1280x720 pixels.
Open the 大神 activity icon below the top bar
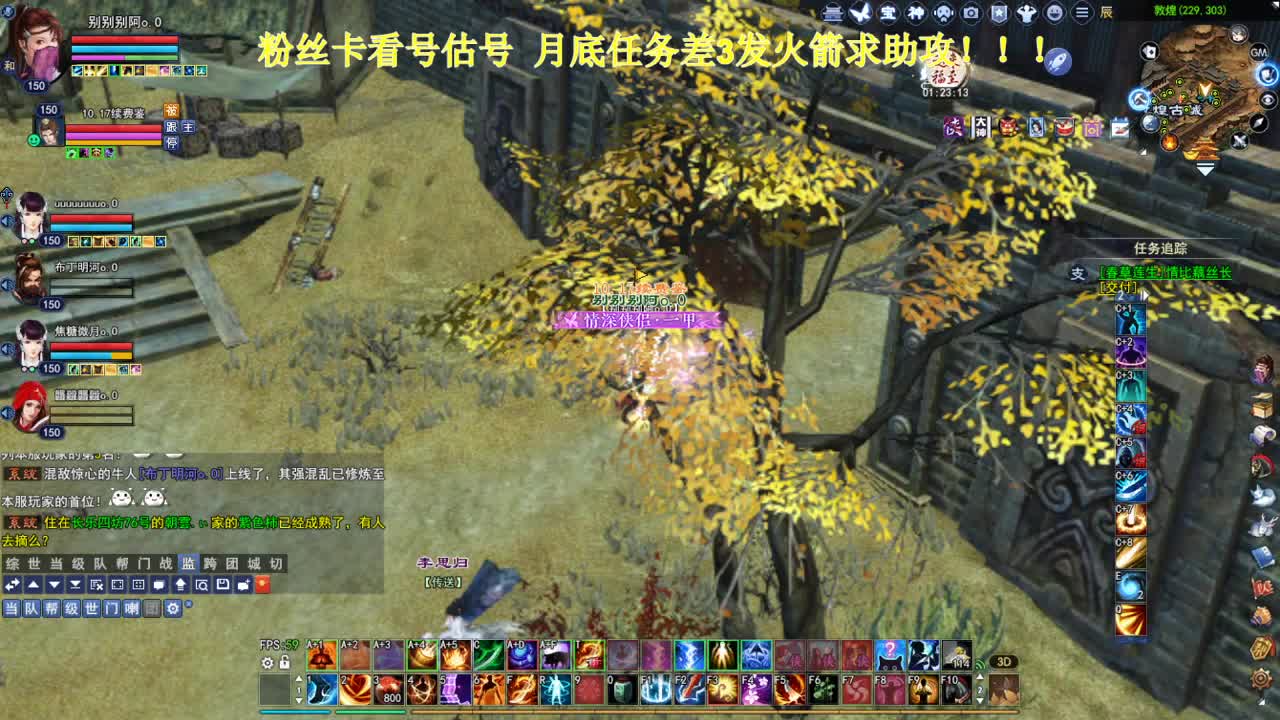pos(981,126)
